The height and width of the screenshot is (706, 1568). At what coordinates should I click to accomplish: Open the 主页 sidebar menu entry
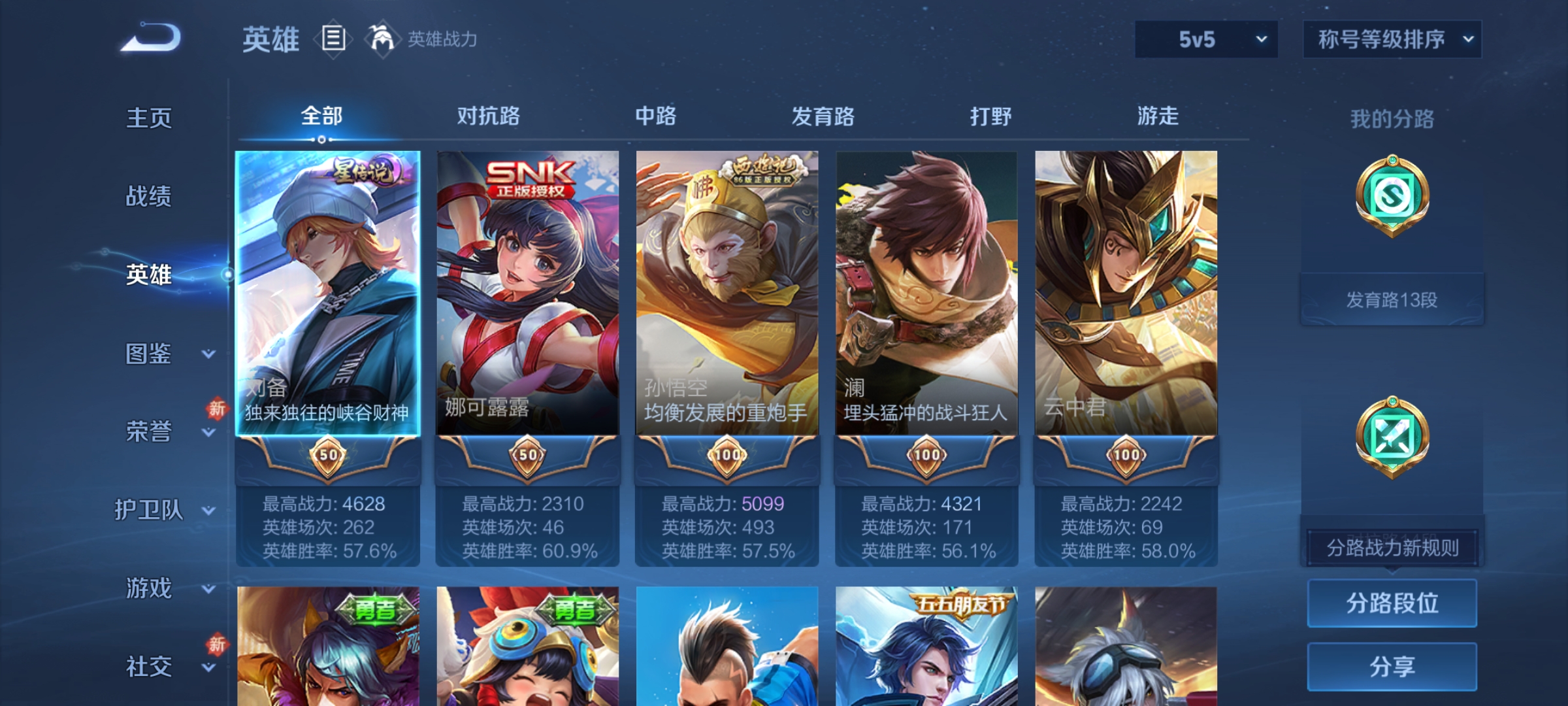(150, 119)
